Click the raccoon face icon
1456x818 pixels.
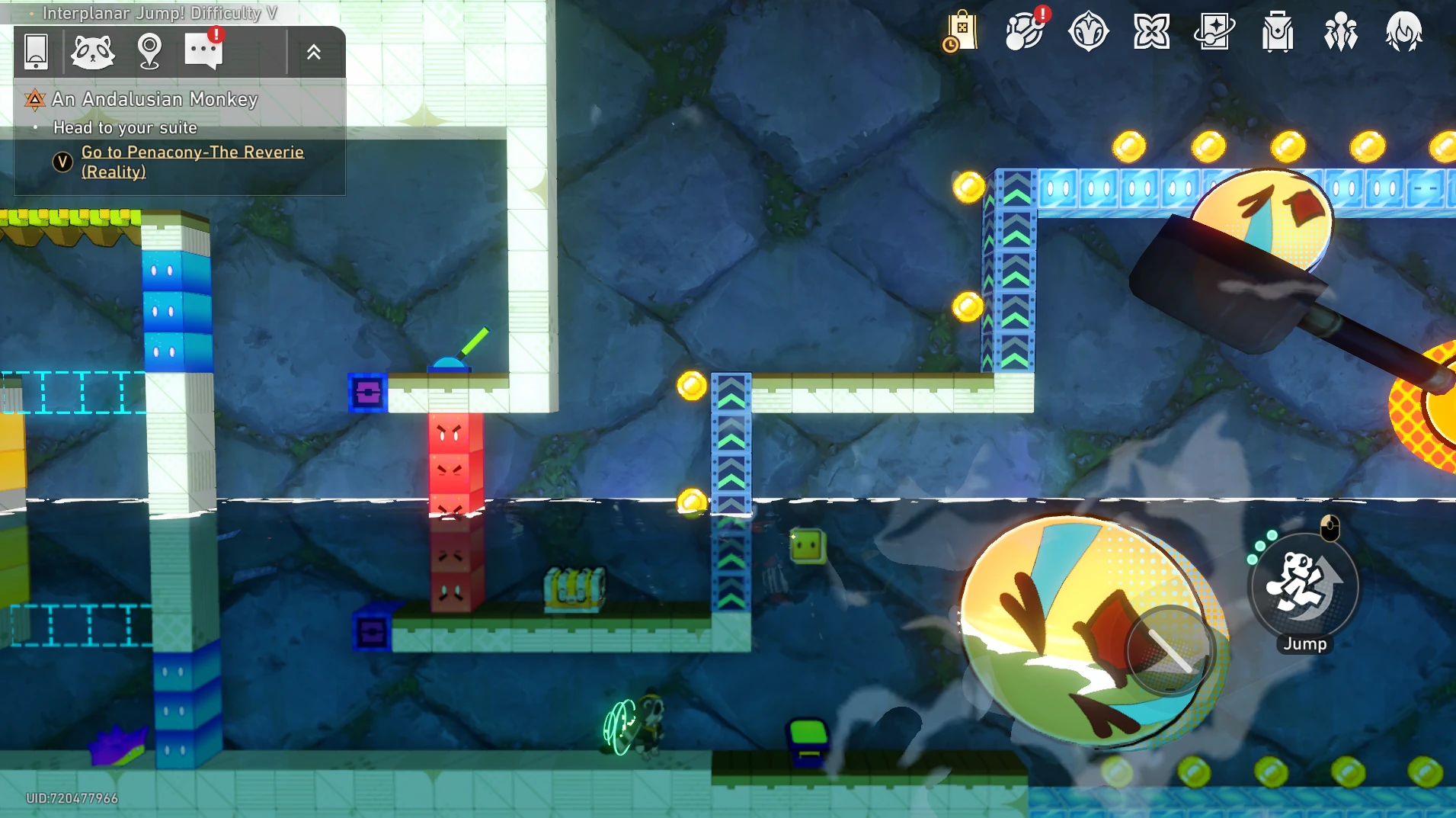click(92, 52)
